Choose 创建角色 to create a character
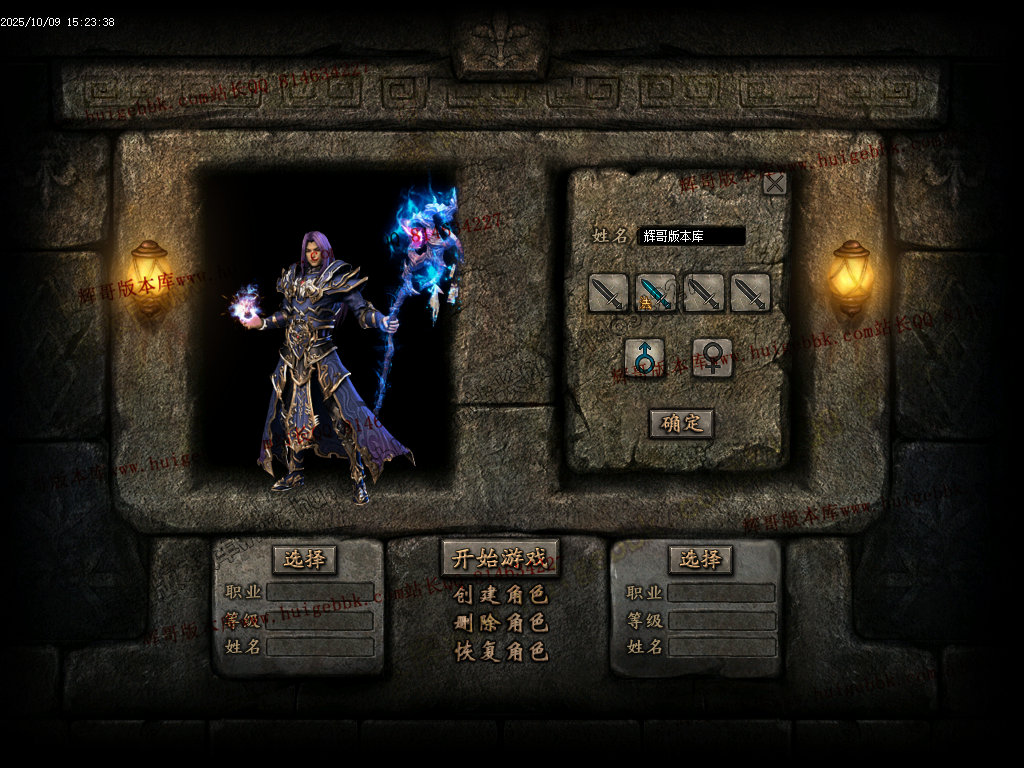Image resolution: width=1024 pixels, height=768 pixels. tap(500, 595)
